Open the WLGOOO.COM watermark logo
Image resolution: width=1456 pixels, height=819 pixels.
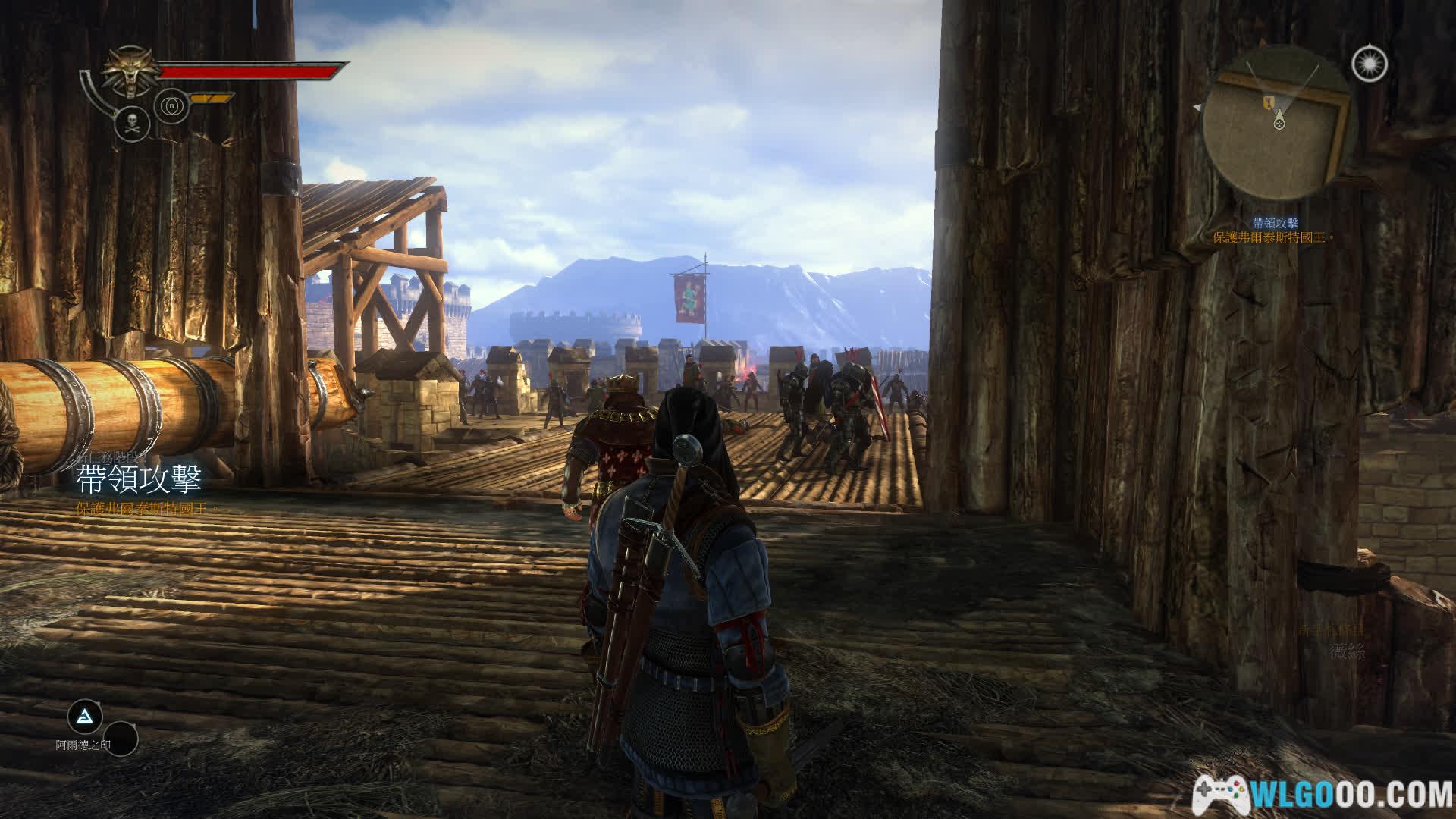click(x=1322, y=794)
